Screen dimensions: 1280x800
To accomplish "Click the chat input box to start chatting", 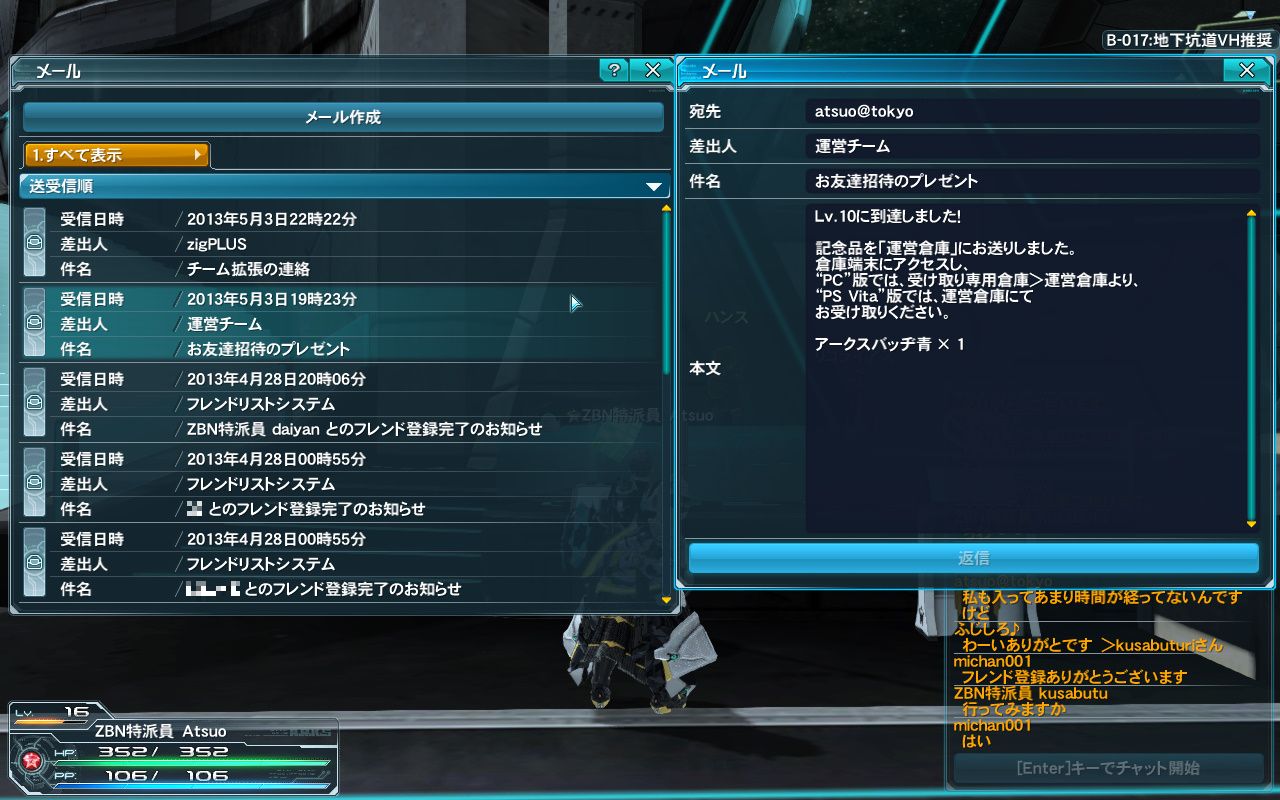I will pyautogui.click(x=1107, y=768).
